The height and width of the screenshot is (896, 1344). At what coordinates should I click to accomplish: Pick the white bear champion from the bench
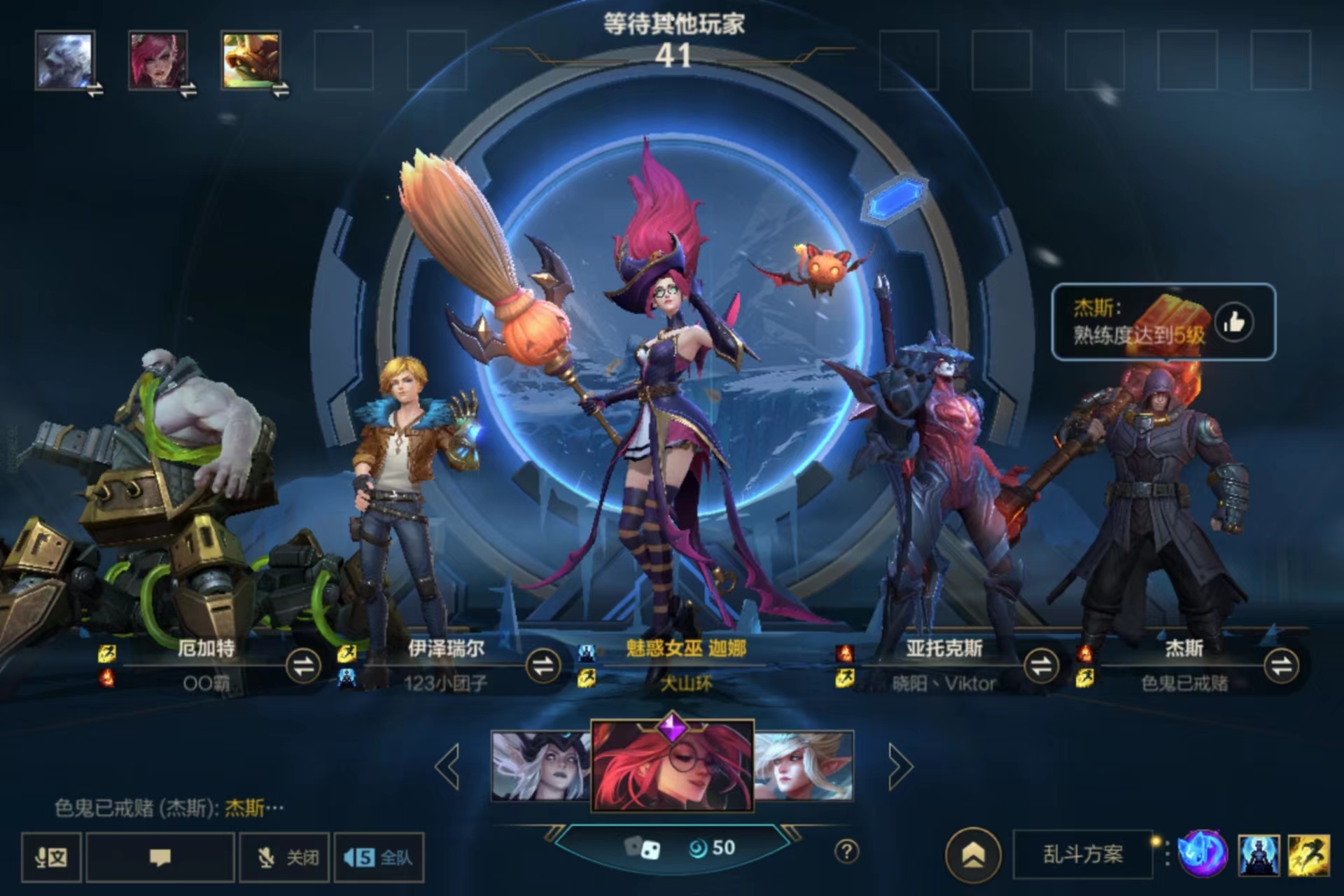[x=64, y=61]
